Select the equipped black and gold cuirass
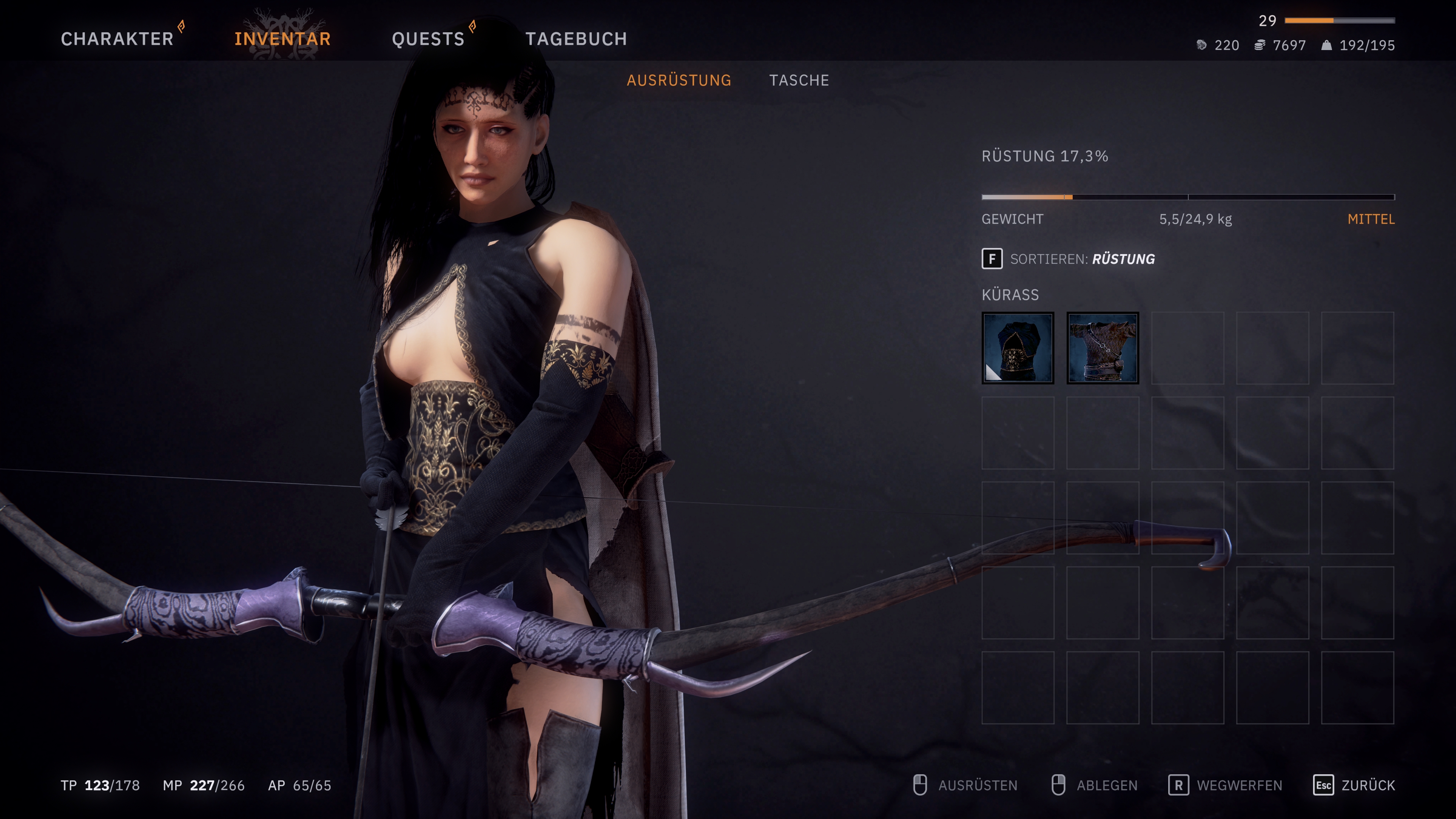This screenshot has height=819, width=1456. tap(1017, 348)
